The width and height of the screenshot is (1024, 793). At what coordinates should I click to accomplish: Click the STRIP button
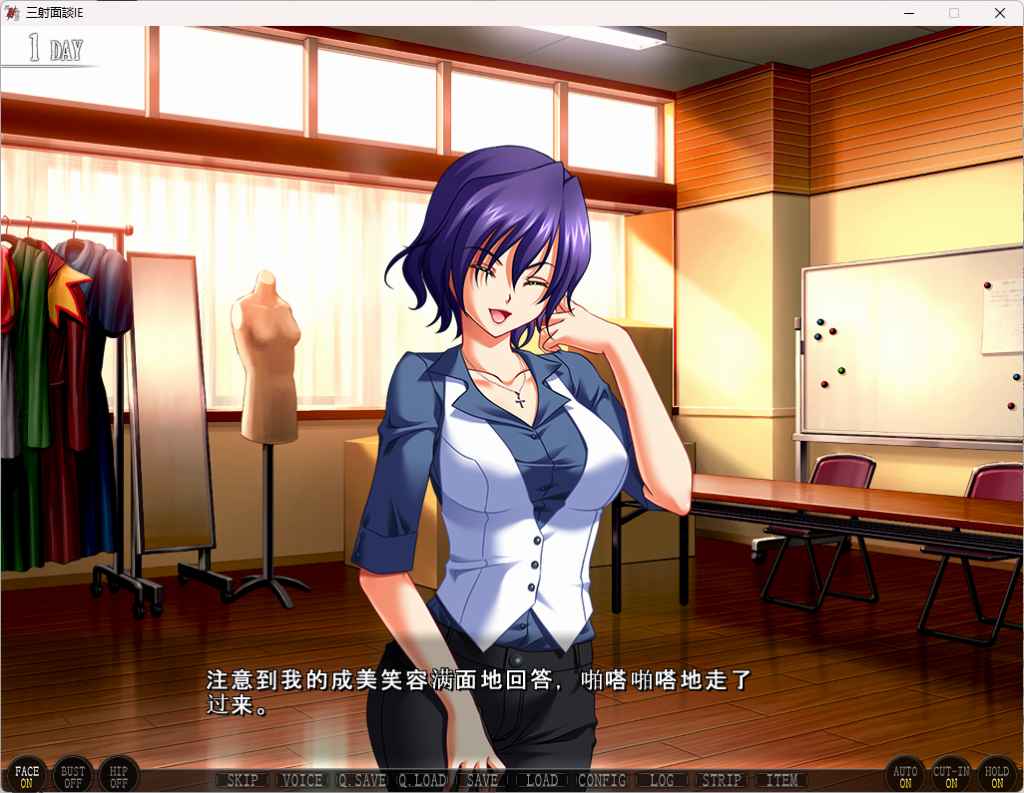click(x=721, y=780)
